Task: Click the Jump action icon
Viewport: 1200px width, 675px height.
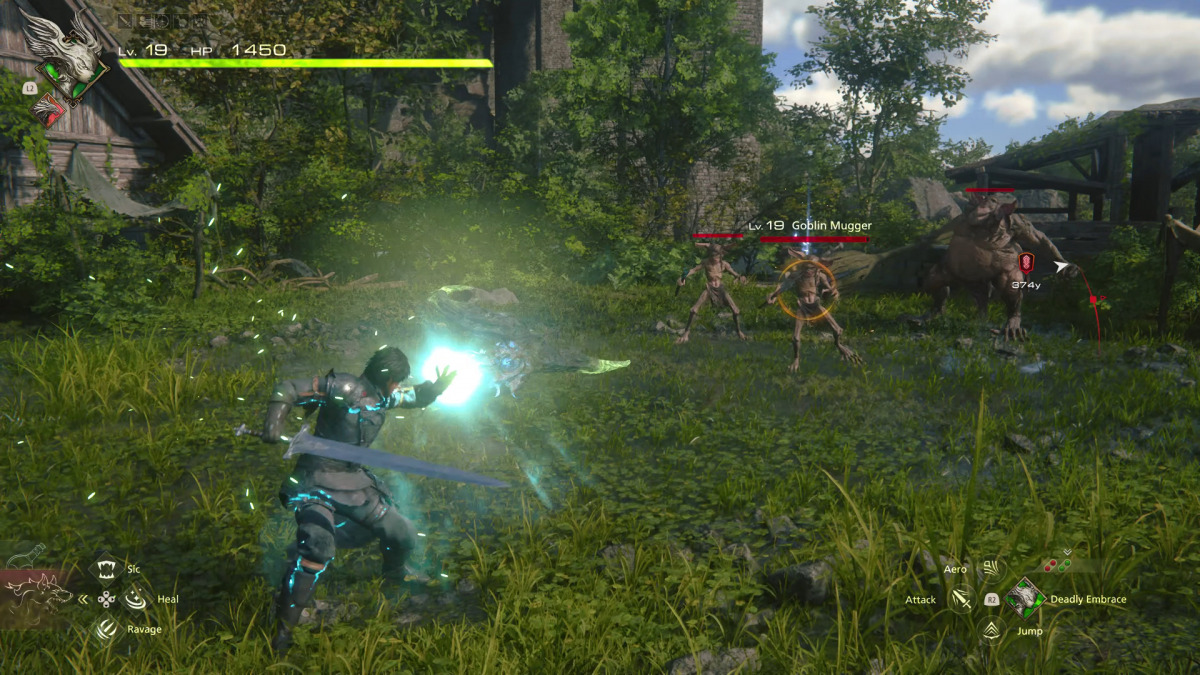Action: [990, 630]
